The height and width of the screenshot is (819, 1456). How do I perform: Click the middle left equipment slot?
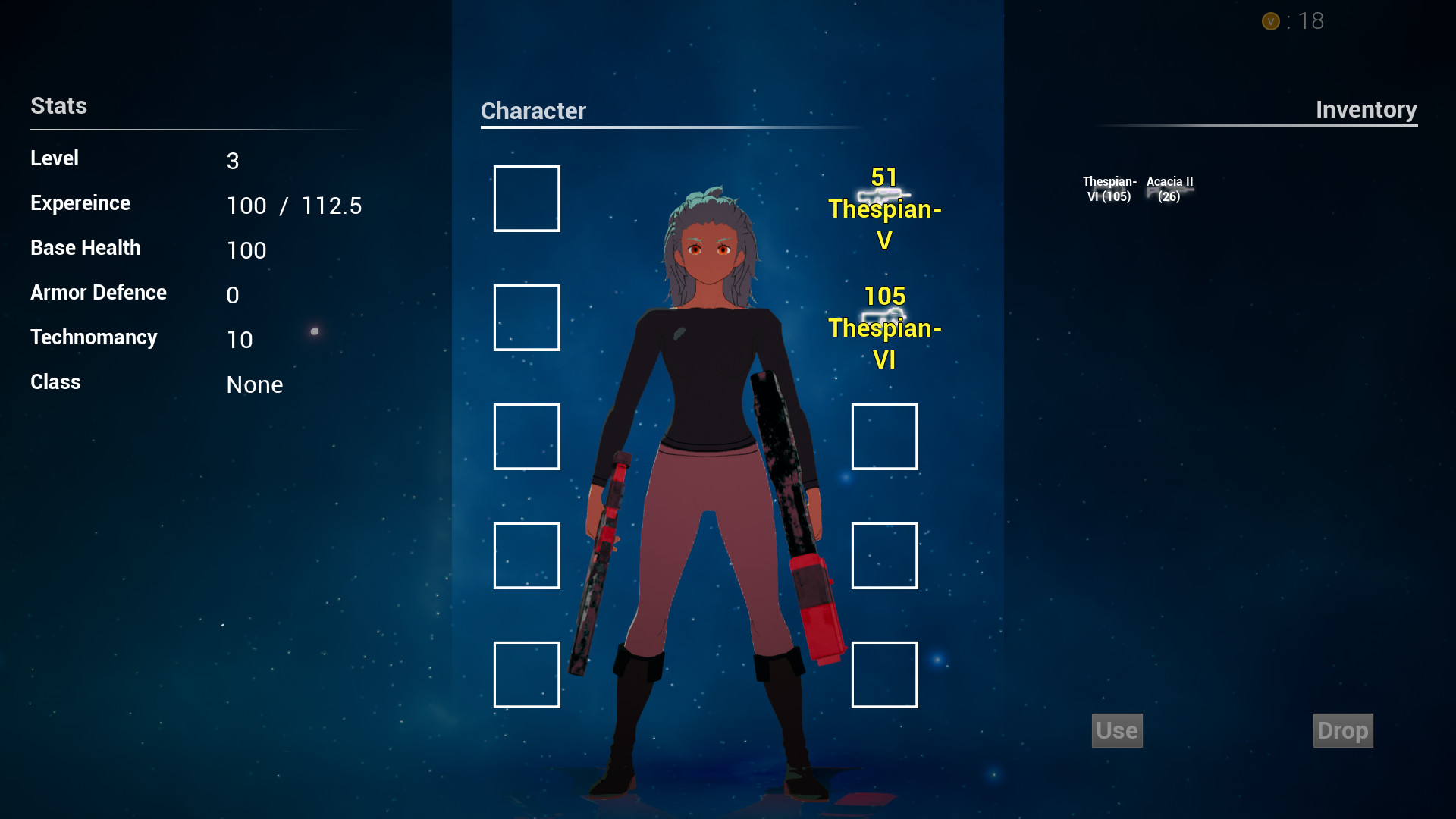tap(526, 436)
